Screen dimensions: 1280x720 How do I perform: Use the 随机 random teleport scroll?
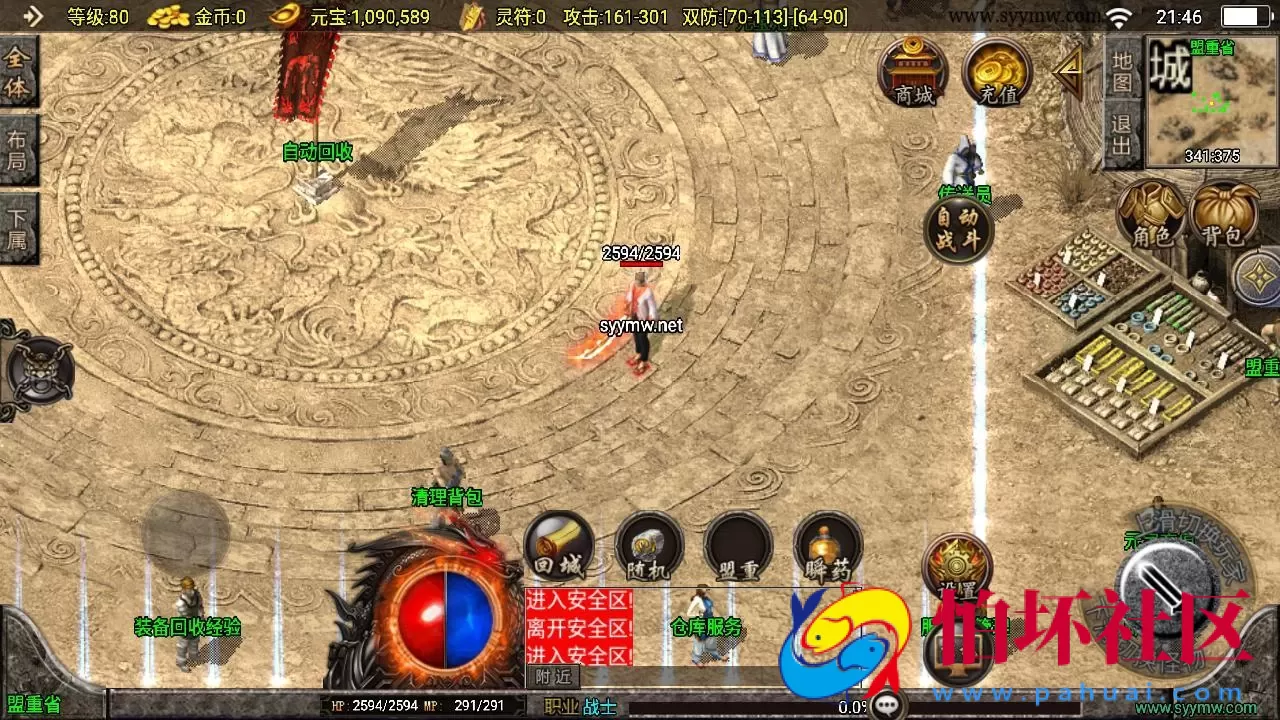pos(648,547)
